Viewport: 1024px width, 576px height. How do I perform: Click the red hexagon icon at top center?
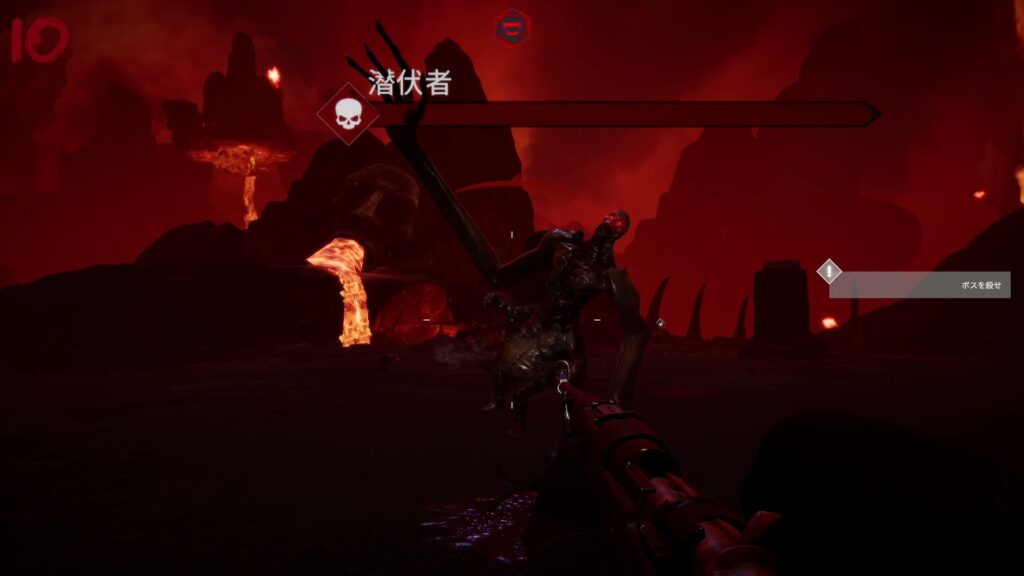point(513,27)
